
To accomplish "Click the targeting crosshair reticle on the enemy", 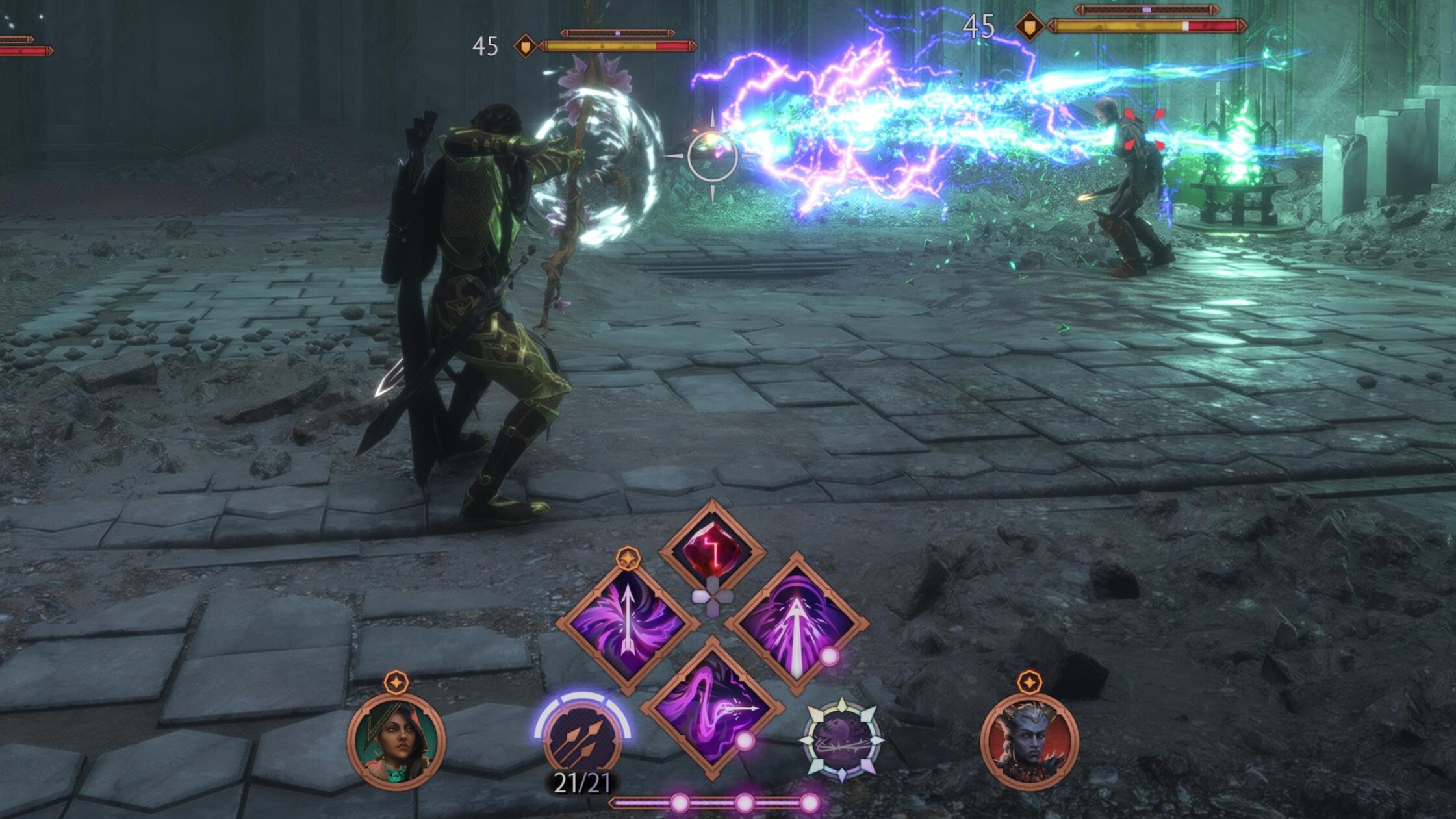I will pyautogui.click(x=711, y=155).
